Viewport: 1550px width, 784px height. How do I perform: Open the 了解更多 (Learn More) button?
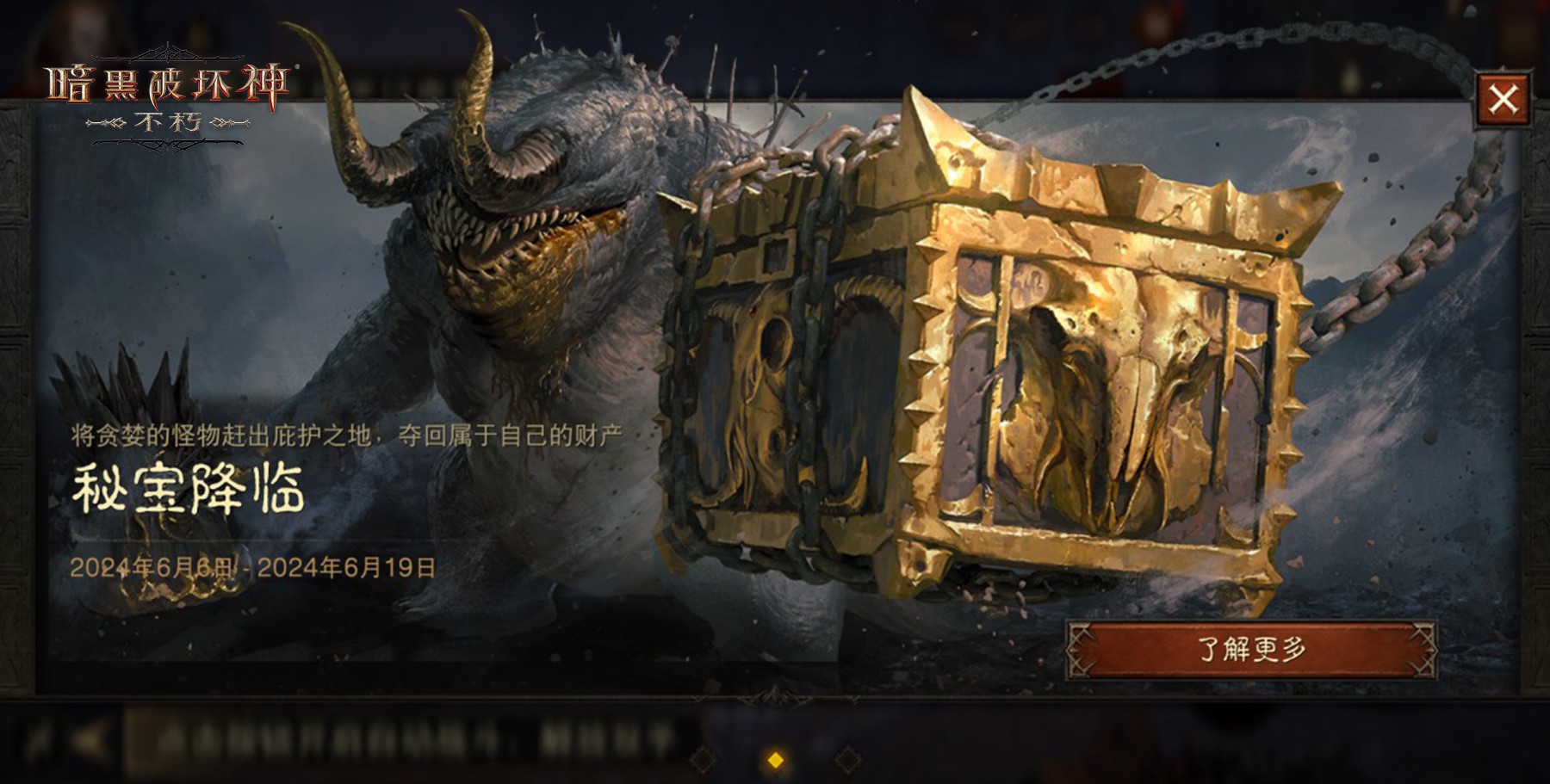click(1251, 649)
